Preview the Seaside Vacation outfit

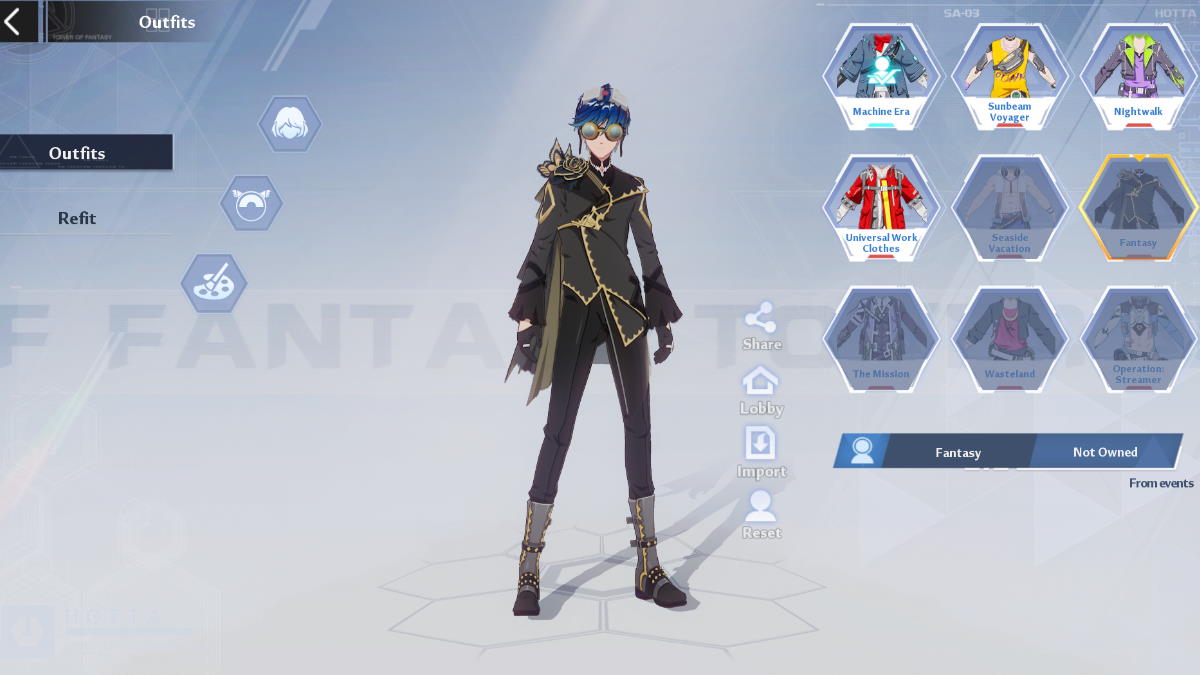[1009, 207]
